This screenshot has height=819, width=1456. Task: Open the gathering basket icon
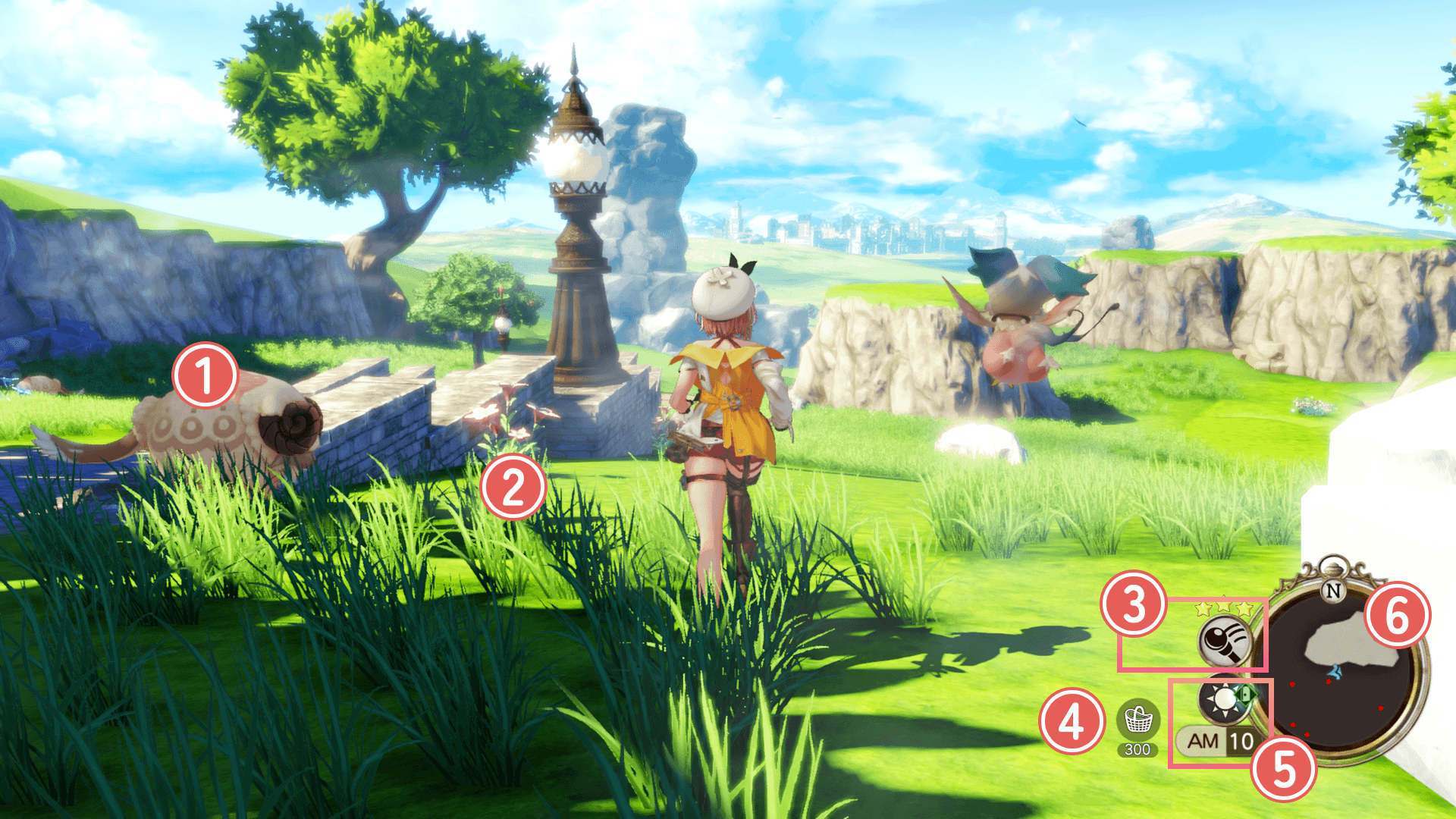(1137, 720)
